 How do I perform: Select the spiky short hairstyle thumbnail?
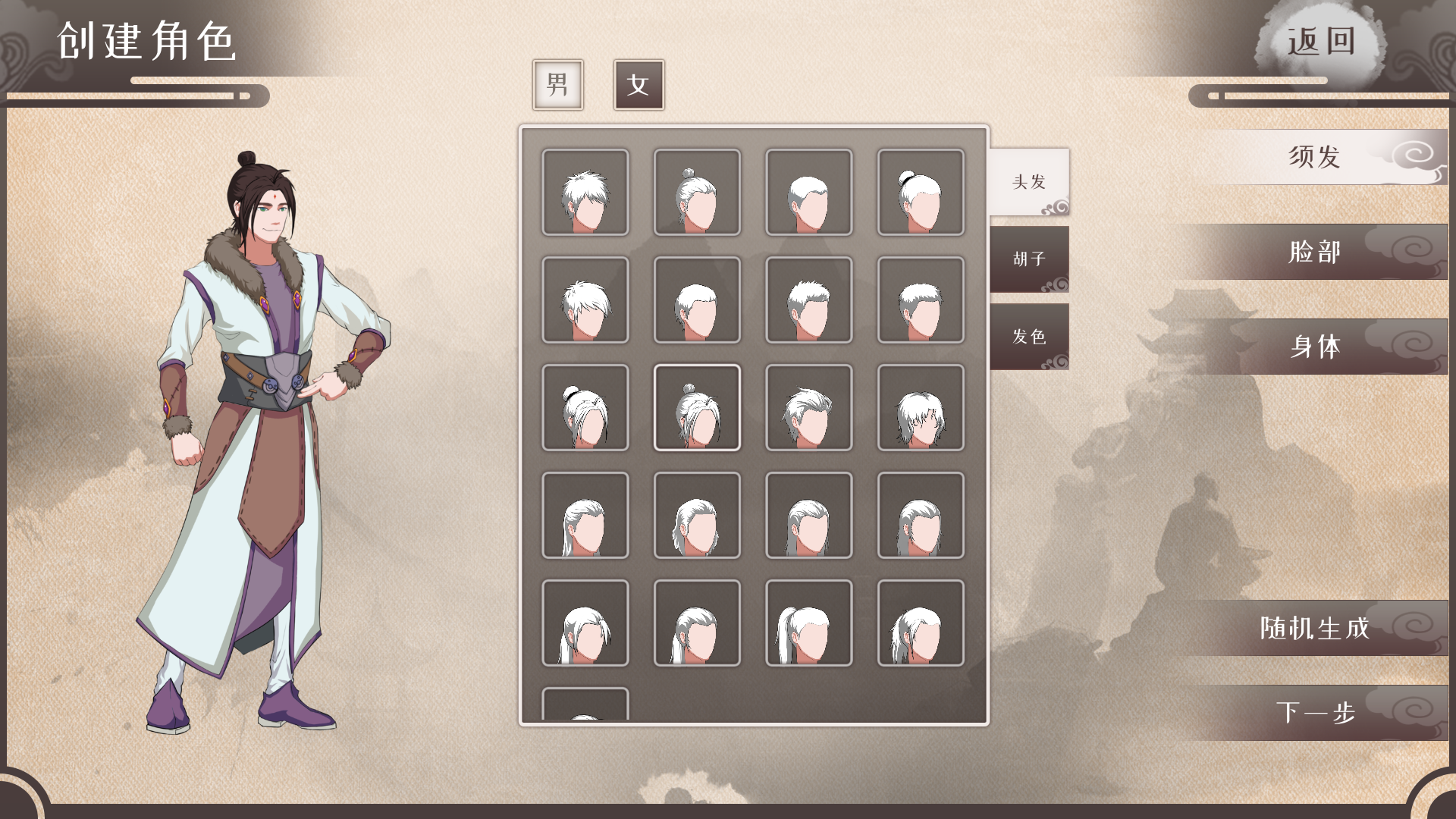(x=585, y=193)
